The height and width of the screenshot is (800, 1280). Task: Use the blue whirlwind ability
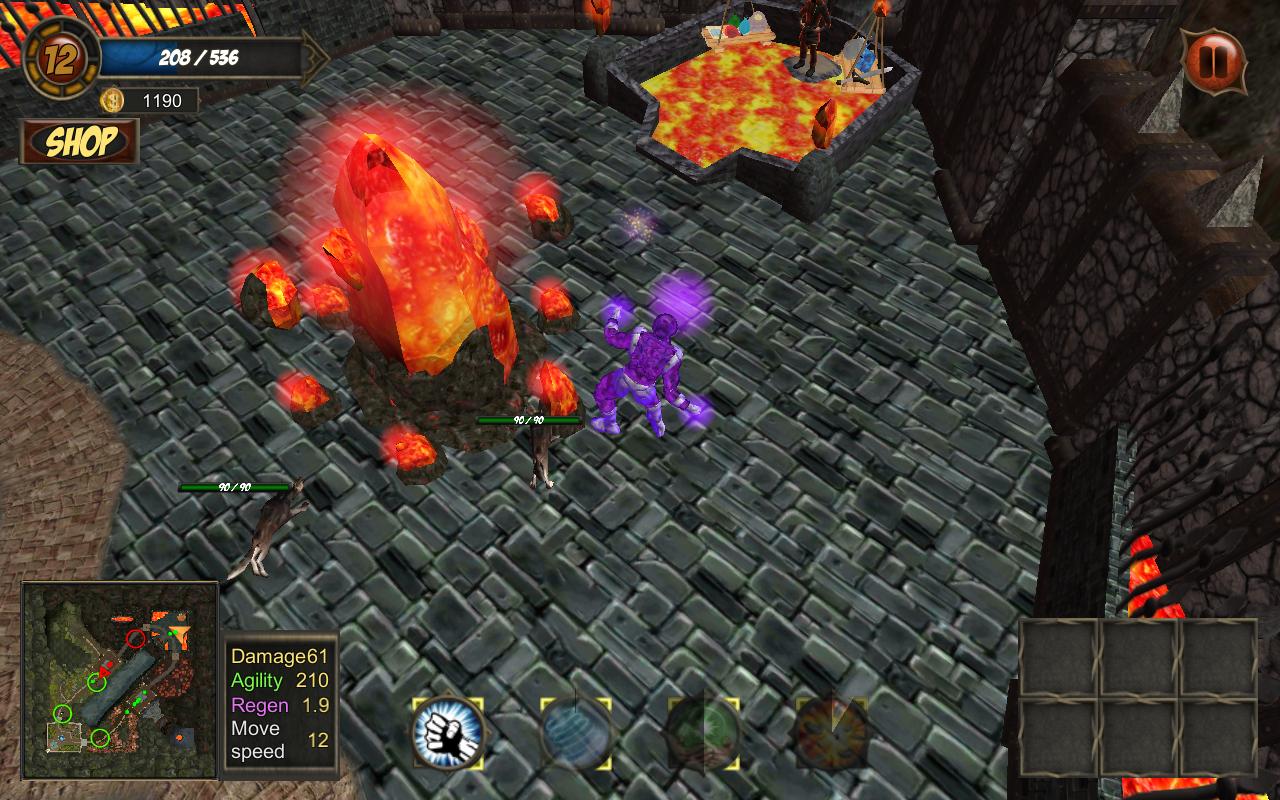click(x=576, y=733)
